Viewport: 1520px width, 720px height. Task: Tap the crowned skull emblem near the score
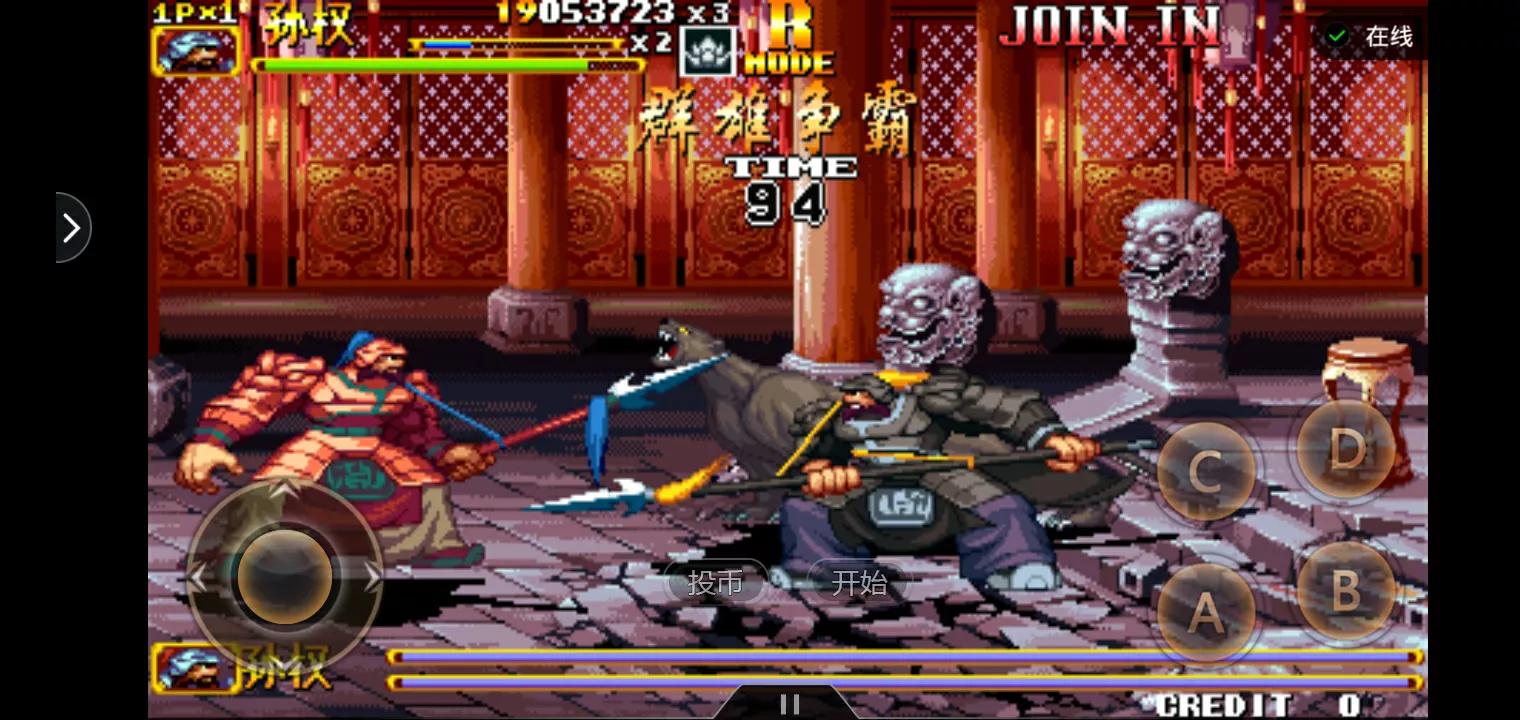(706, 48)
